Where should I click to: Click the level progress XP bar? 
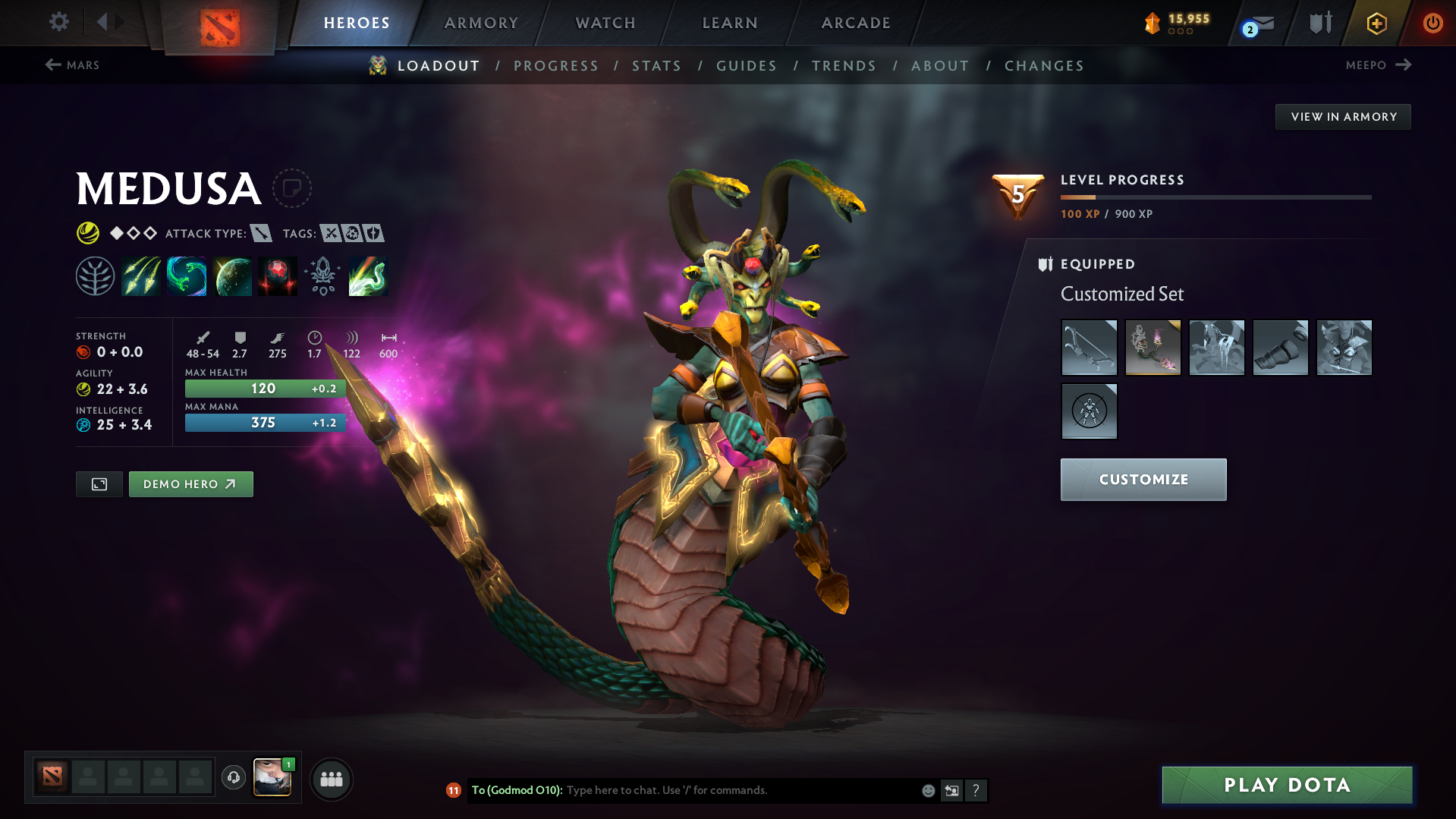click(1214, 197)
